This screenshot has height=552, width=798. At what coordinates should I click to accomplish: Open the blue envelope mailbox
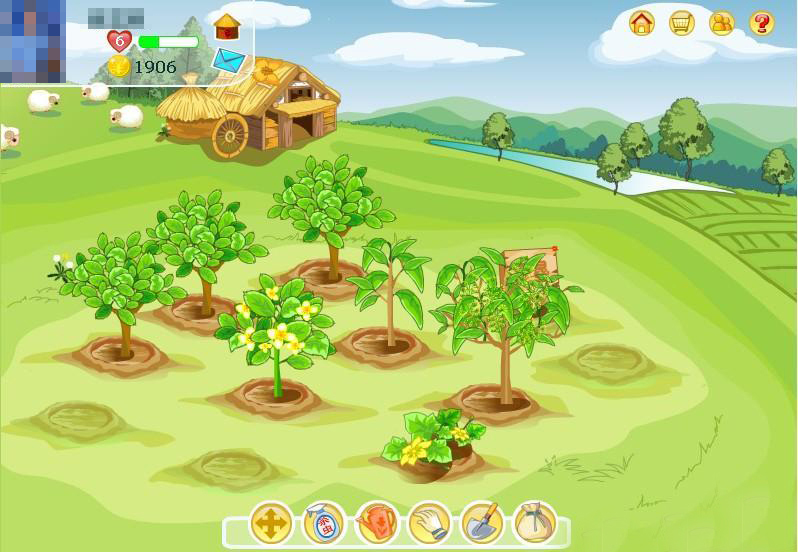[229, 61]
